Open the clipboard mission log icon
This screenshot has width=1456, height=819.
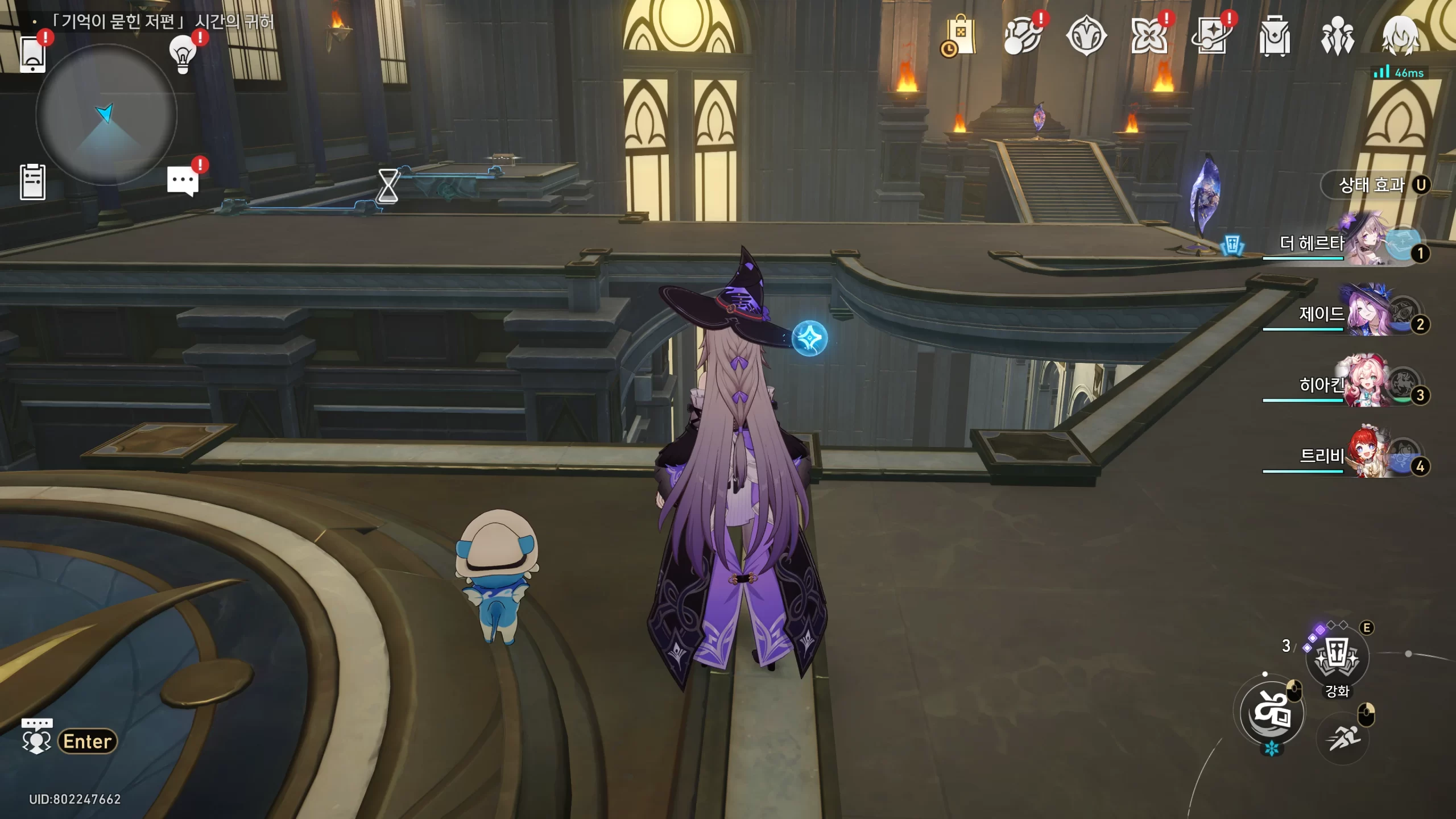[32, 182]
